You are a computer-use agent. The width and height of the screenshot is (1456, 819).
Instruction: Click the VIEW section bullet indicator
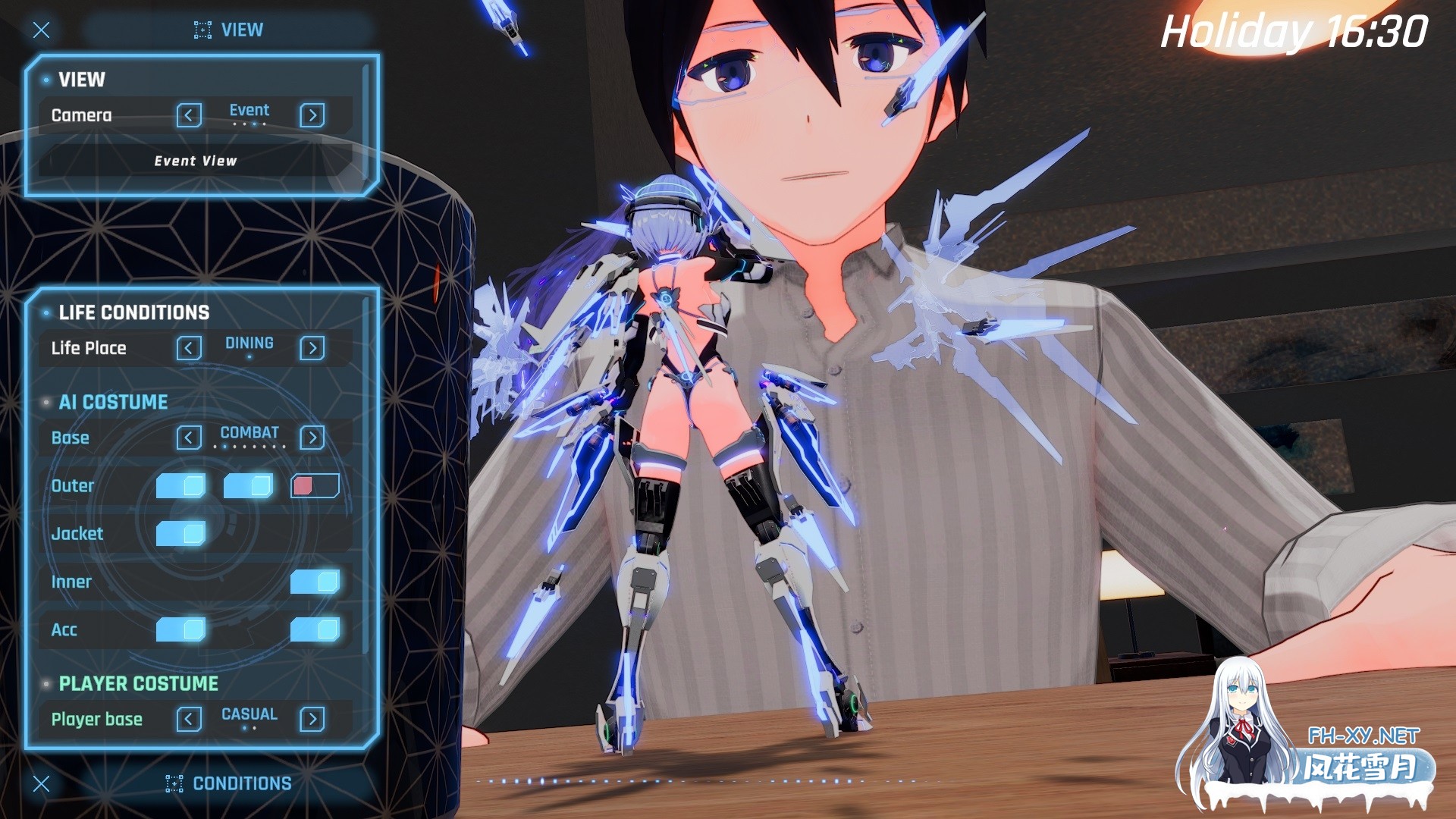45,80
